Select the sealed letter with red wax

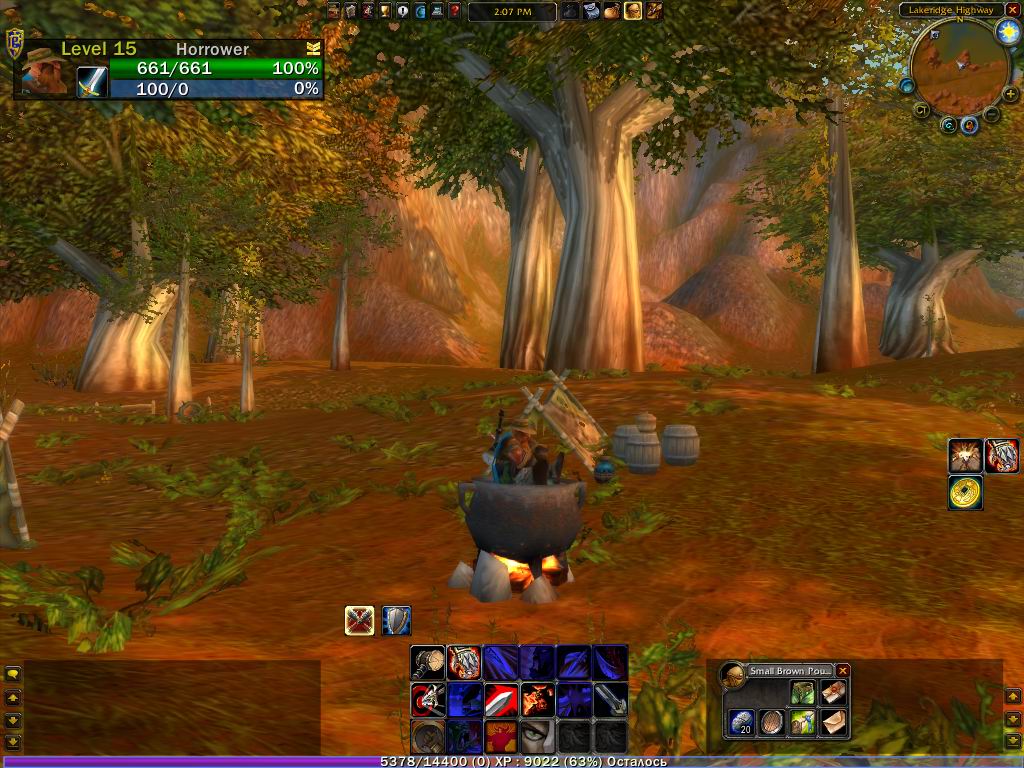click(832, 693)
